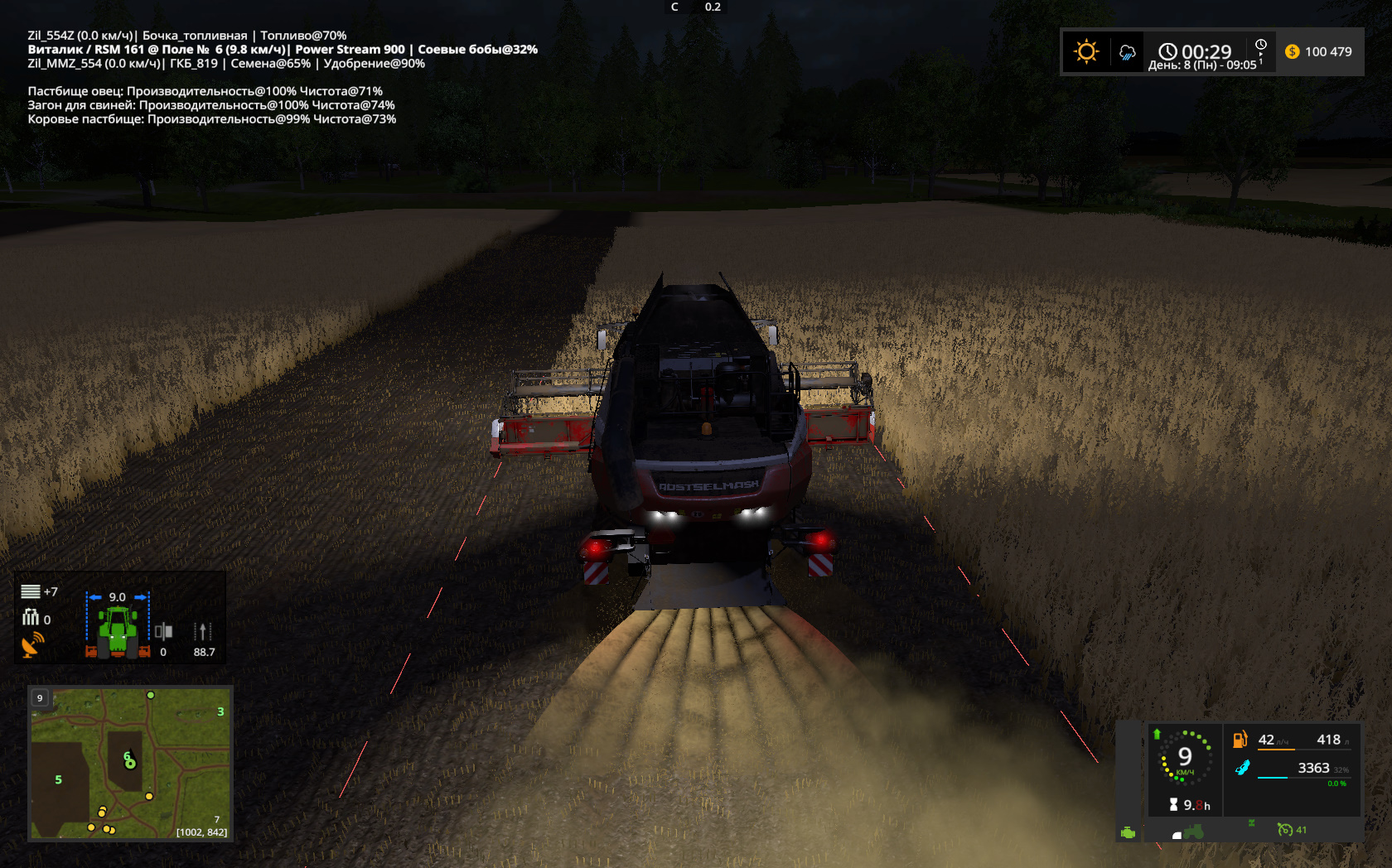Click the green tractor guidance icon
The width and height of the screenshot is (1392, 868).
click(118, 631)
